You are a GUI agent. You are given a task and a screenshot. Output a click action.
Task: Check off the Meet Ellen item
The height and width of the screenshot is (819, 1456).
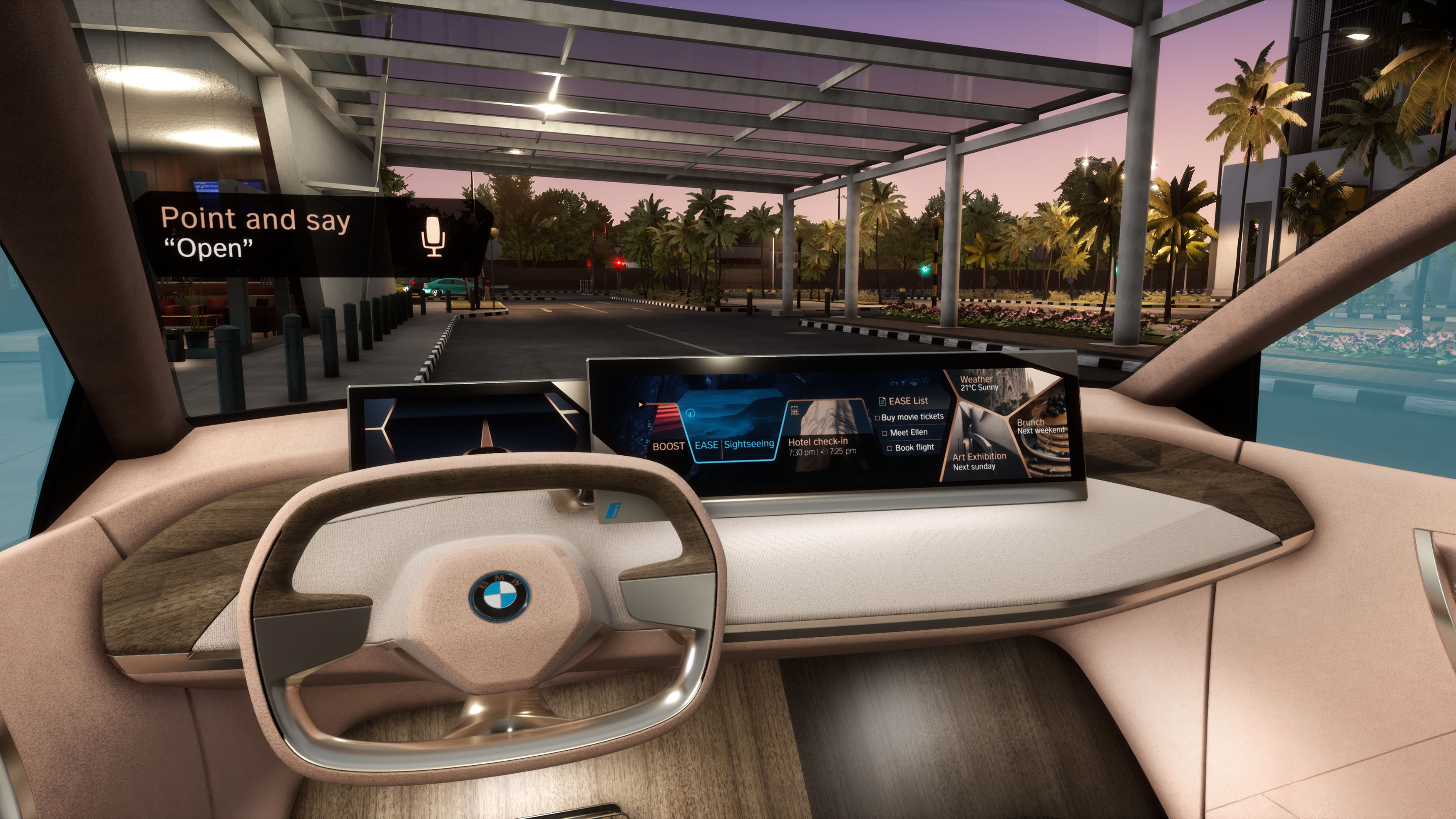tap(885, 433)
